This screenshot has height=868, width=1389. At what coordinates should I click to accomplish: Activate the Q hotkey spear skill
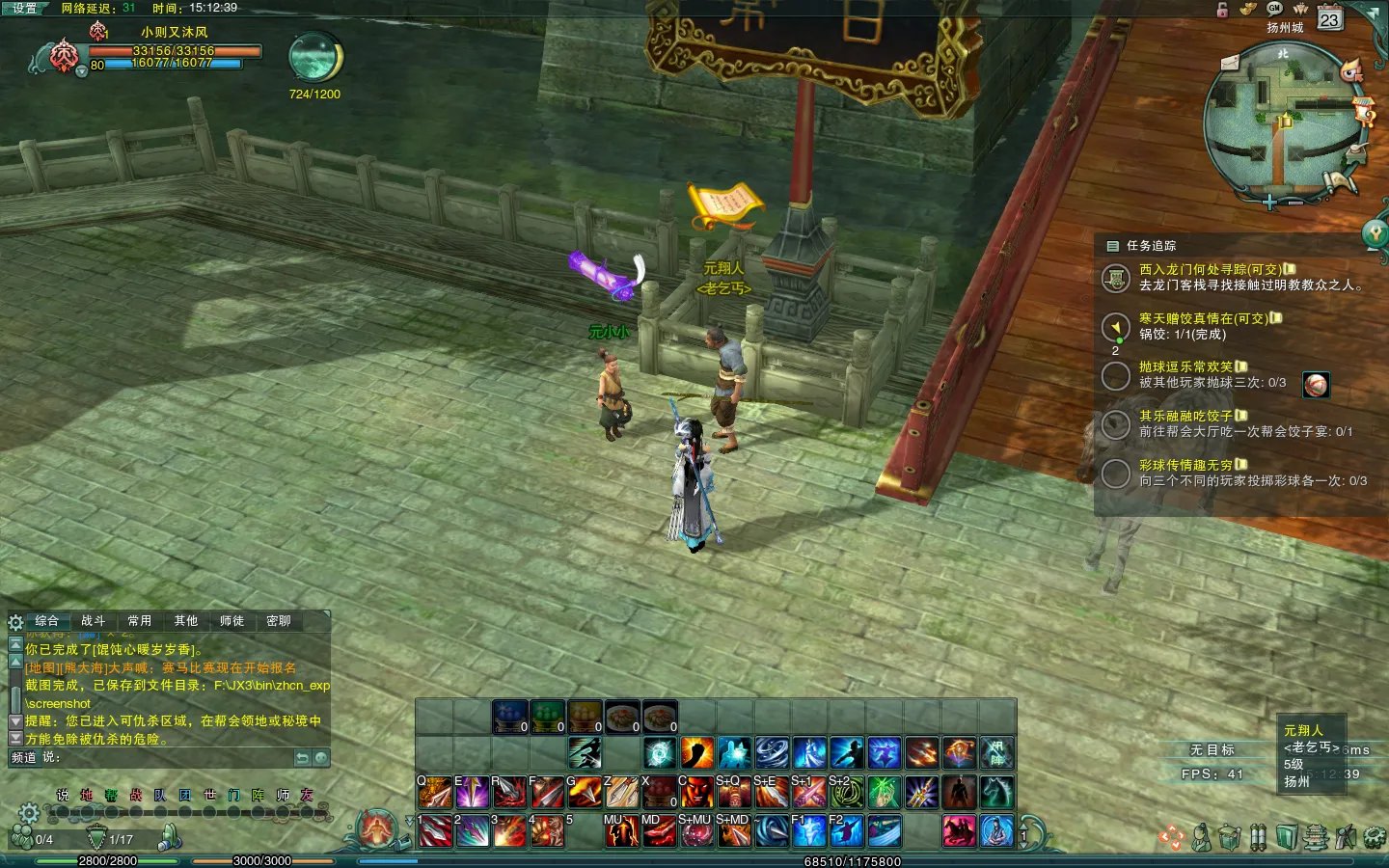point(434,793)
